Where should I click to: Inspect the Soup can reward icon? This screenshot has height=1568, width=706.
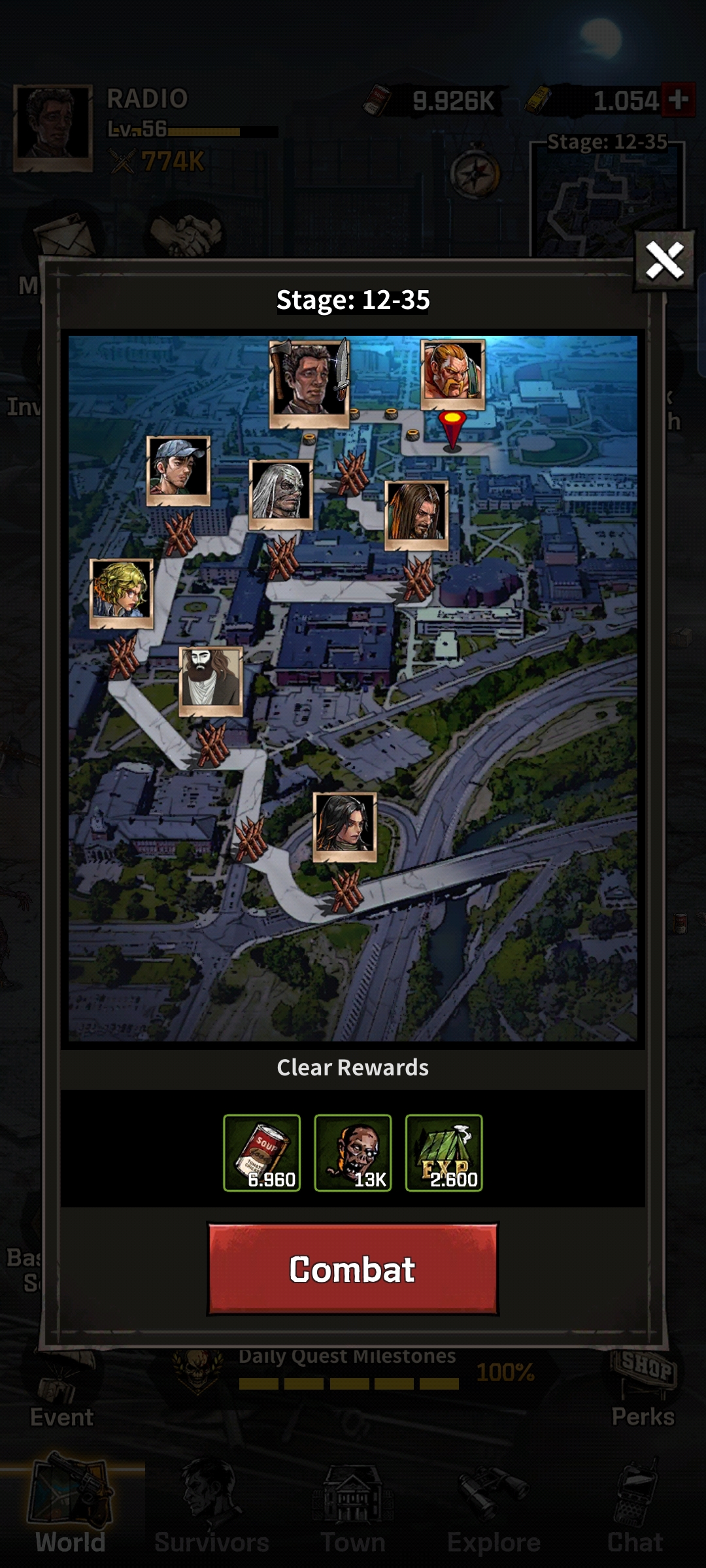point(261,1152)
